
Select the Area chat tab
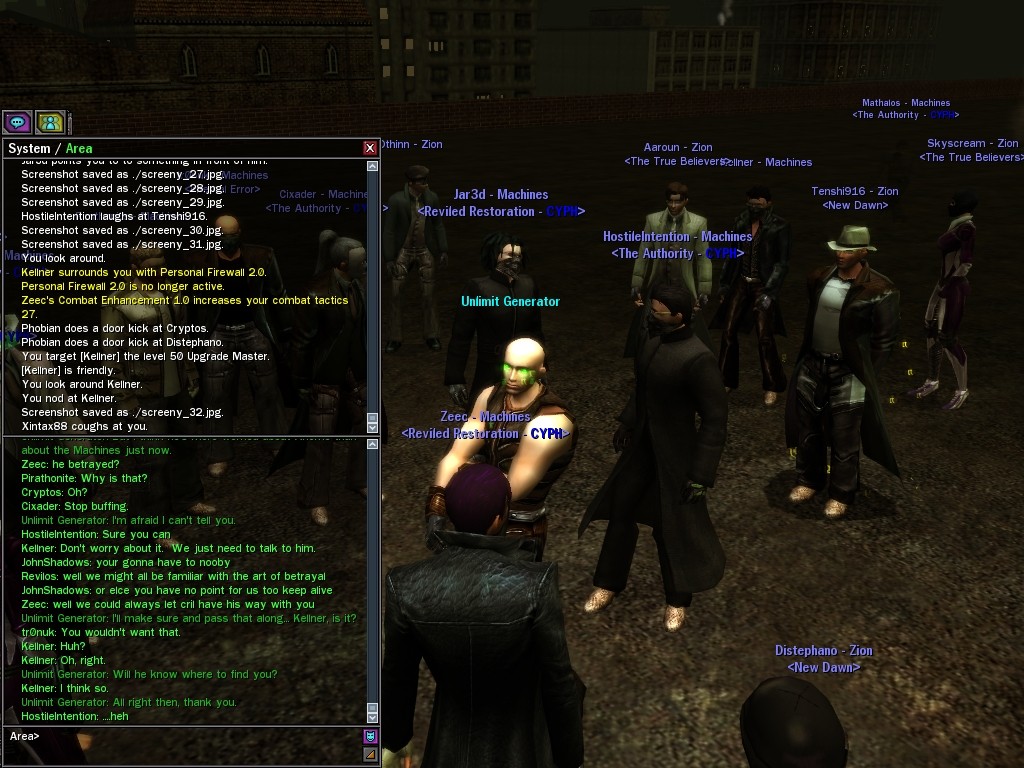click(x=79, y=148)
